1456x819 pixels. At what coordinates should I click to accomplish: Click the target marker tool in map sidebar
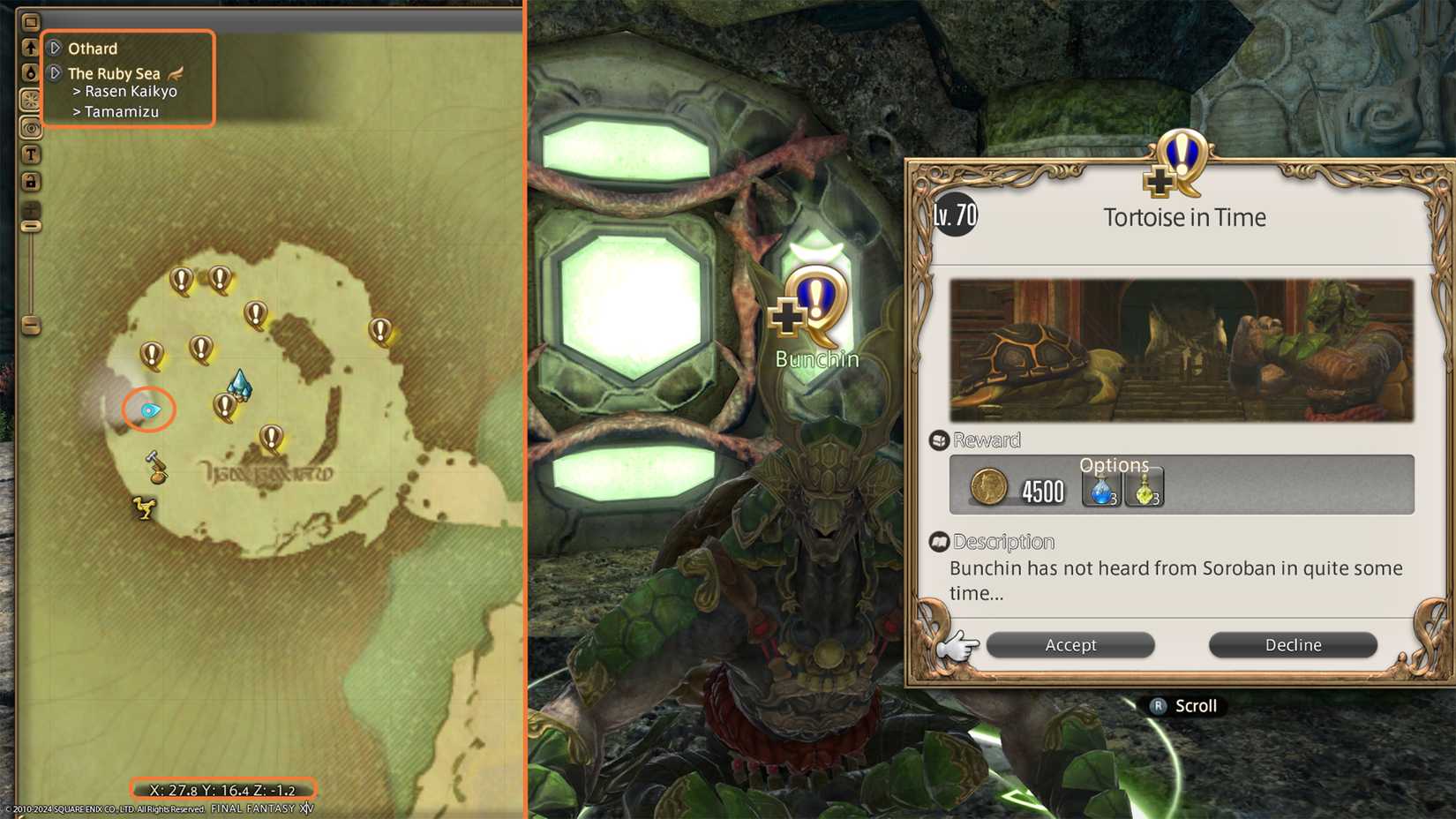click(x=31, y=129)
